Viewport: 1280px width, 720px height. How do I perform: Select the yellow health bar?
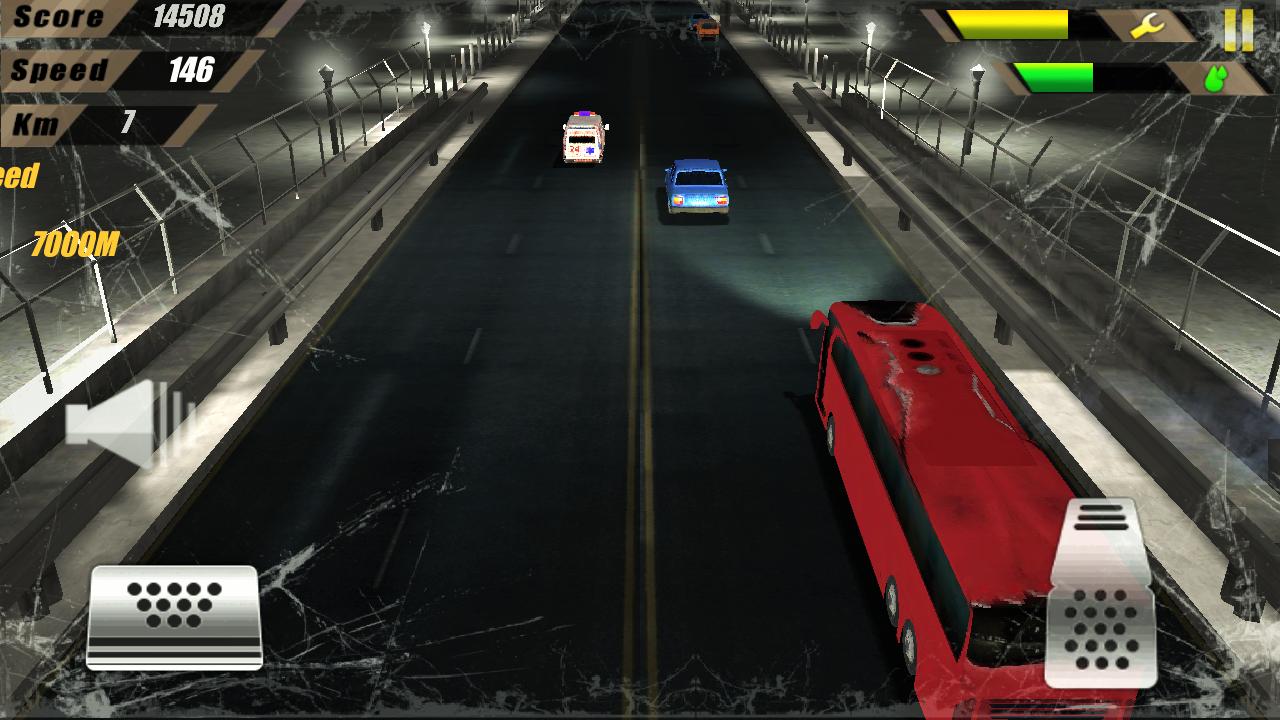pyautogui.click(x=1010, y=22)
